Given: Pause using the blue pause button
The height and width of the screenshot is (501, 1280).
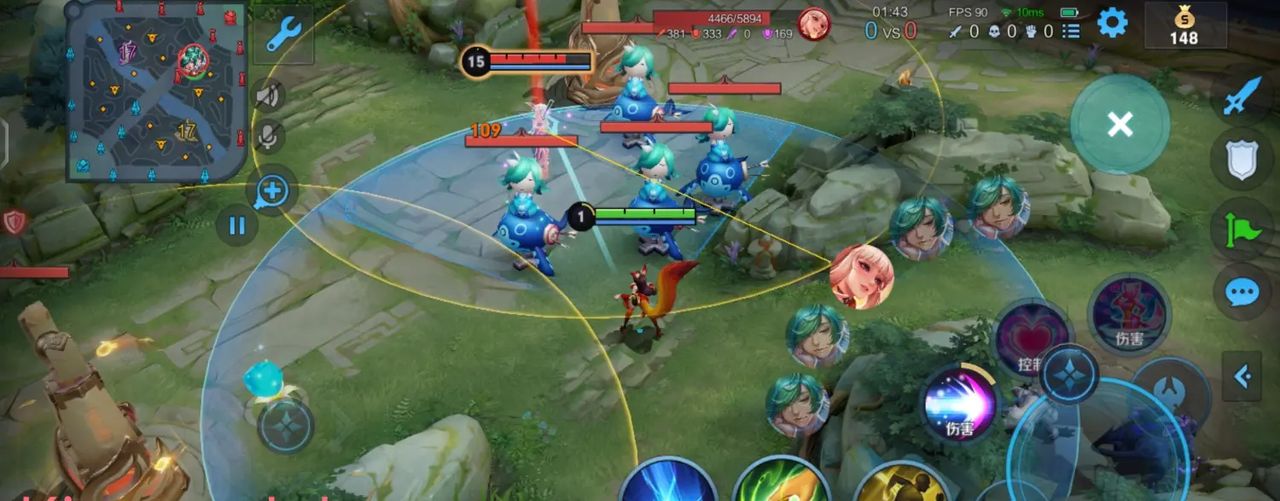Looking at the screenshot, I should (x=237, y=225).
